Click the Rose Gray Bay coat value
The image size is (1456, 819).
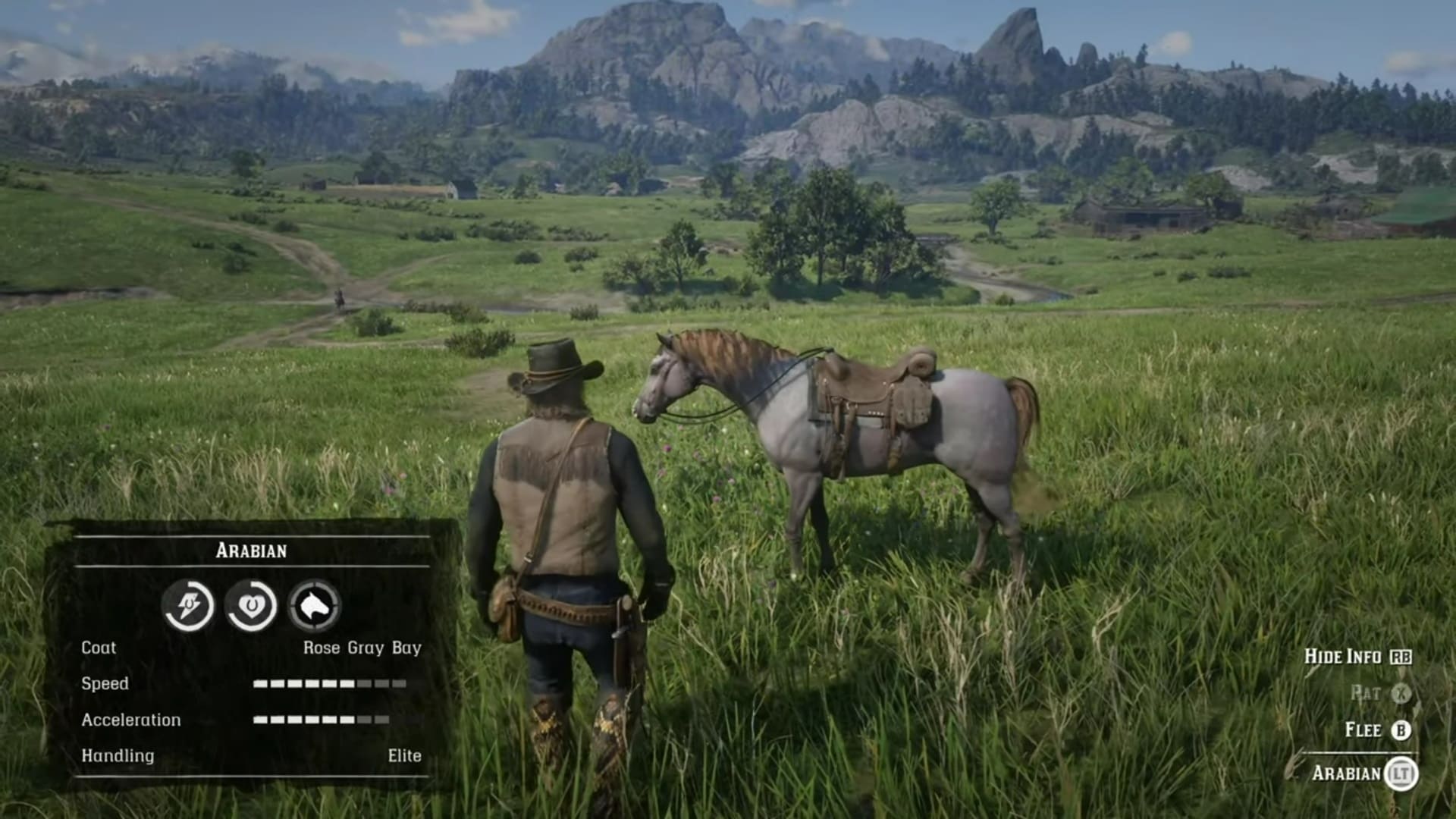pos(362,648)
